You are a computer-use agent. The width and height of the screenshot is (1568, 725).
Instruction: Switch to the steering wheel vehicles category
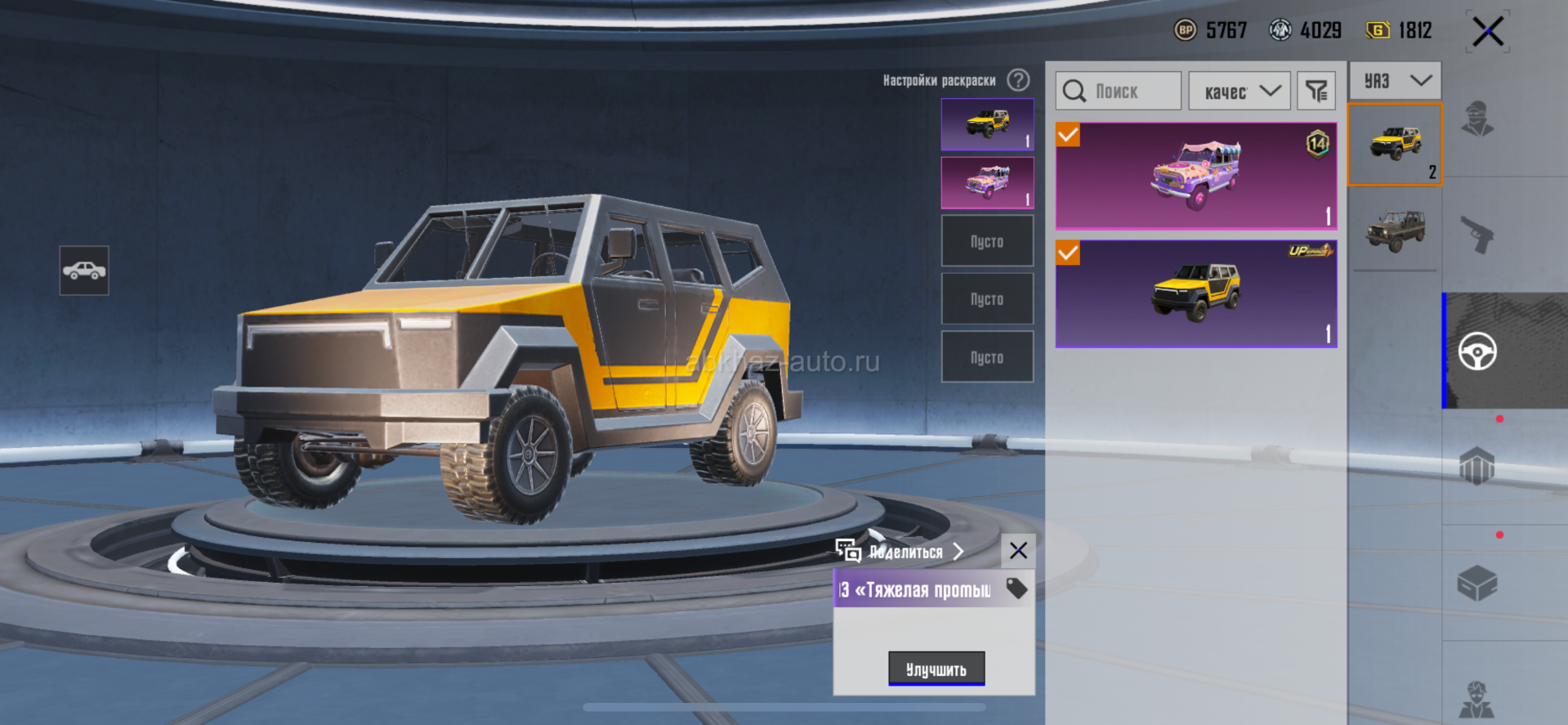click(x=1477, y=351)
